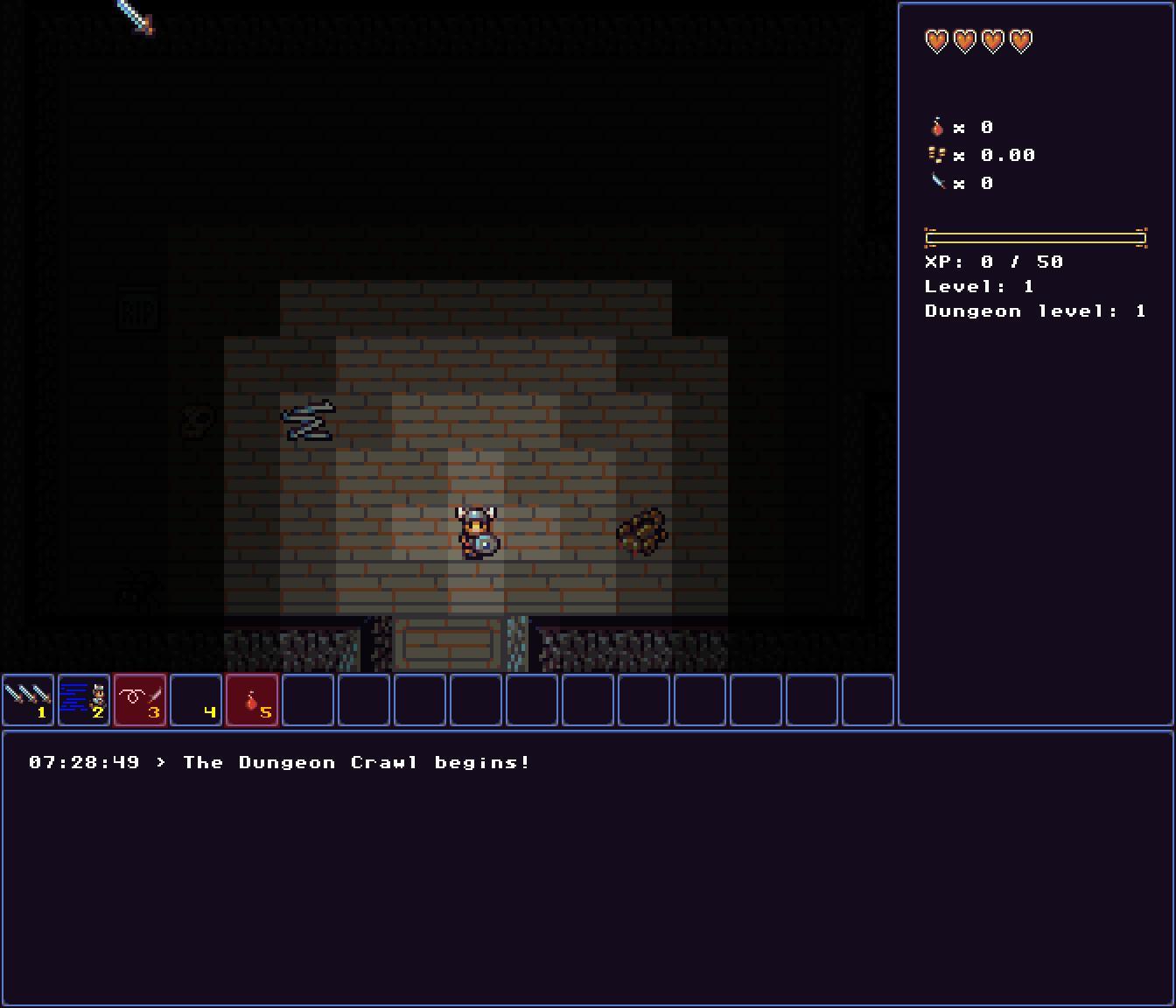Click the potion counter icon in the sidebar
Image resolution: width=1176 pixels, height=1008 pixels.
[938, 126]
